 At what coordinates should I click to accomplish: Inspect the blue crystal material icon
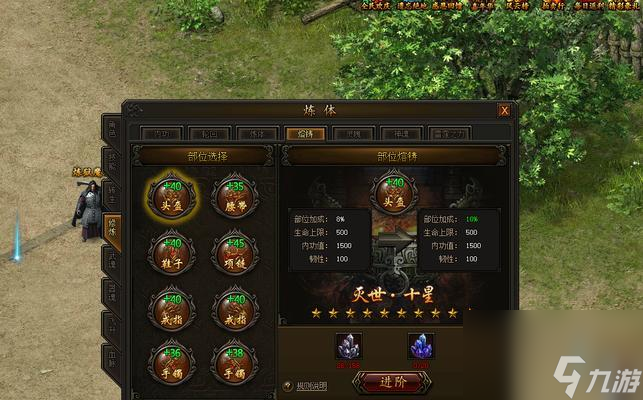pos(420,346)
